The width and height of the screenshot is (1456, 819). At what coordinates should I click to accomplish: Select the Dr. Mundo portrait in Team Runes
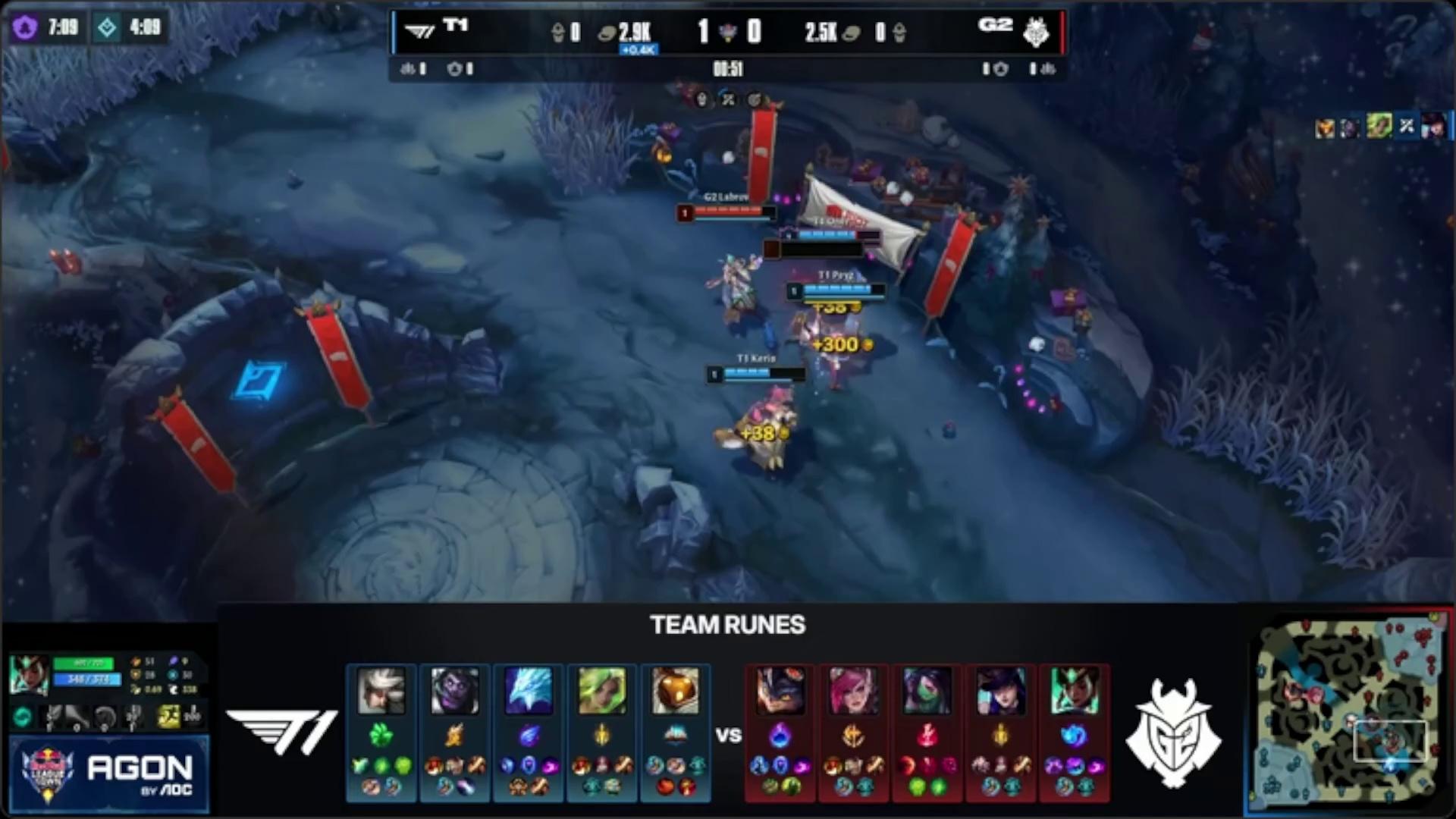pyautogui.click(x=455, y=691)
